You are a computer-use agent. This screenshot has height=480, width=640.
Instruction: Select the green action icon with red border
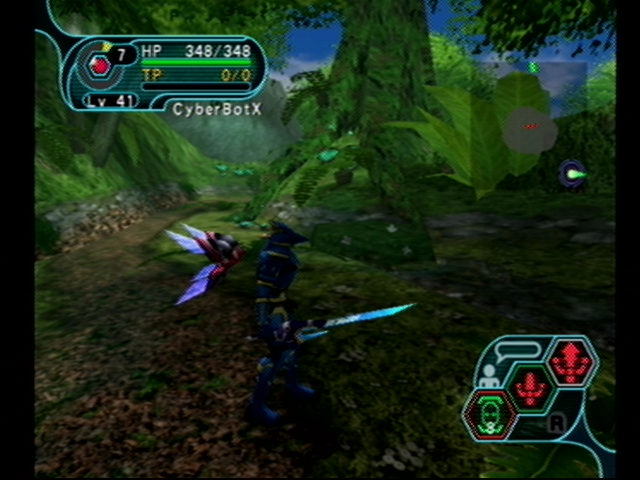click(490, 414)
